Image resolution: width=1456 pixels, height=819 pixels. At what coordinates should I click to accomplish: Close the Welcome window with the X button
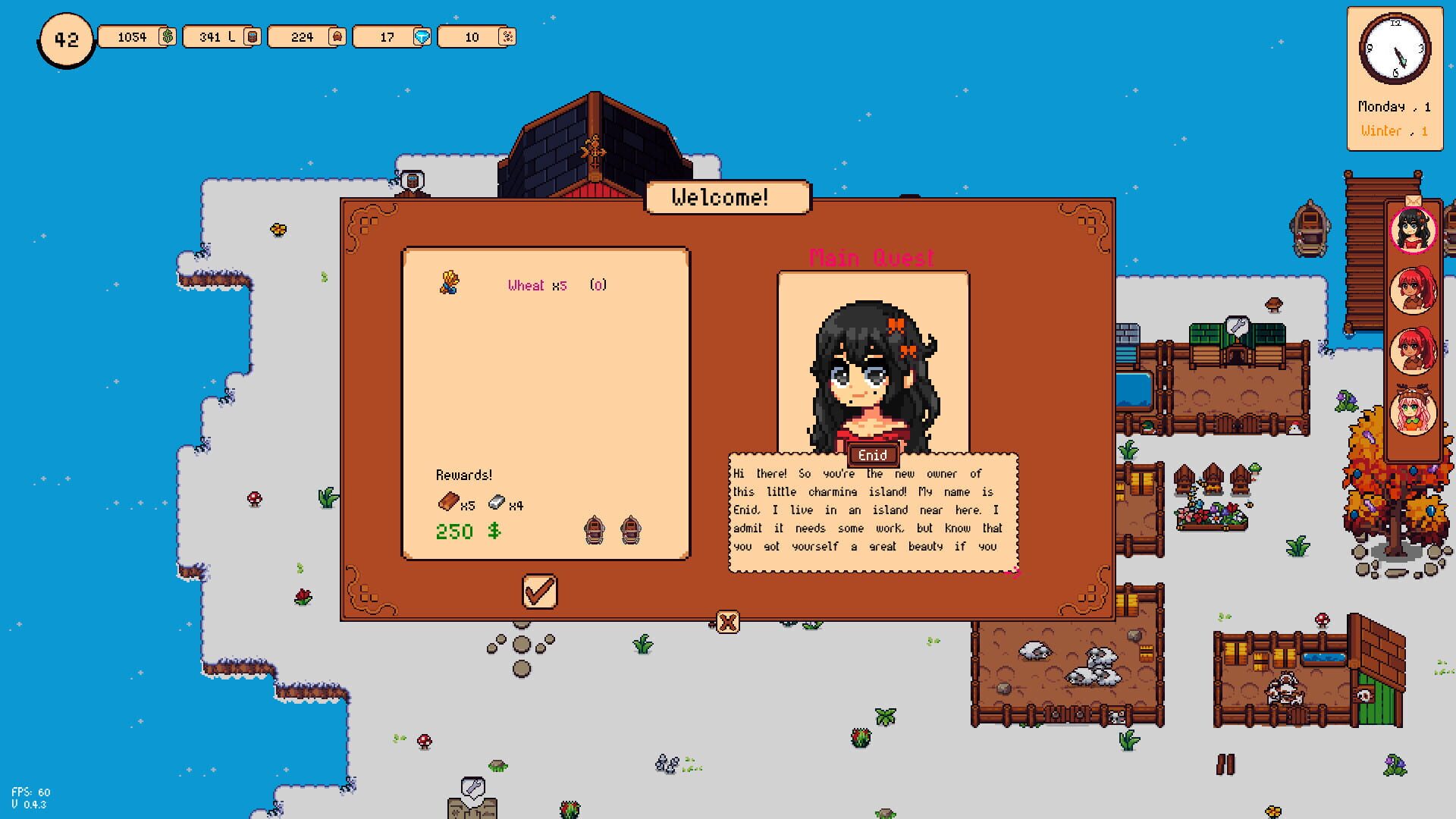(727, 620)
